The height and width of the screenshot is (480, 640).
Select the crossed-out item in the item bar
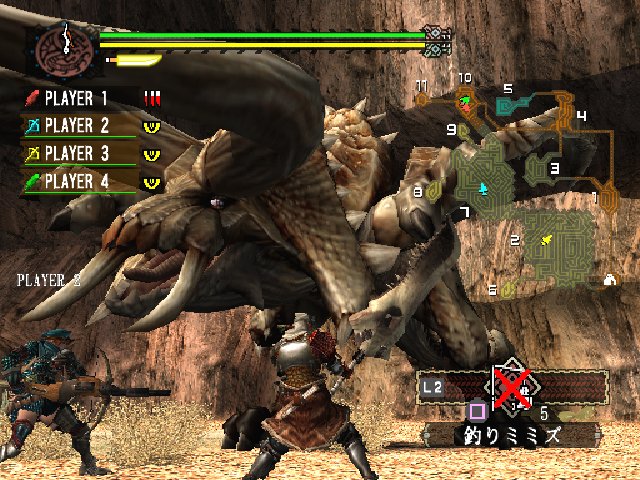coord(511,385)
